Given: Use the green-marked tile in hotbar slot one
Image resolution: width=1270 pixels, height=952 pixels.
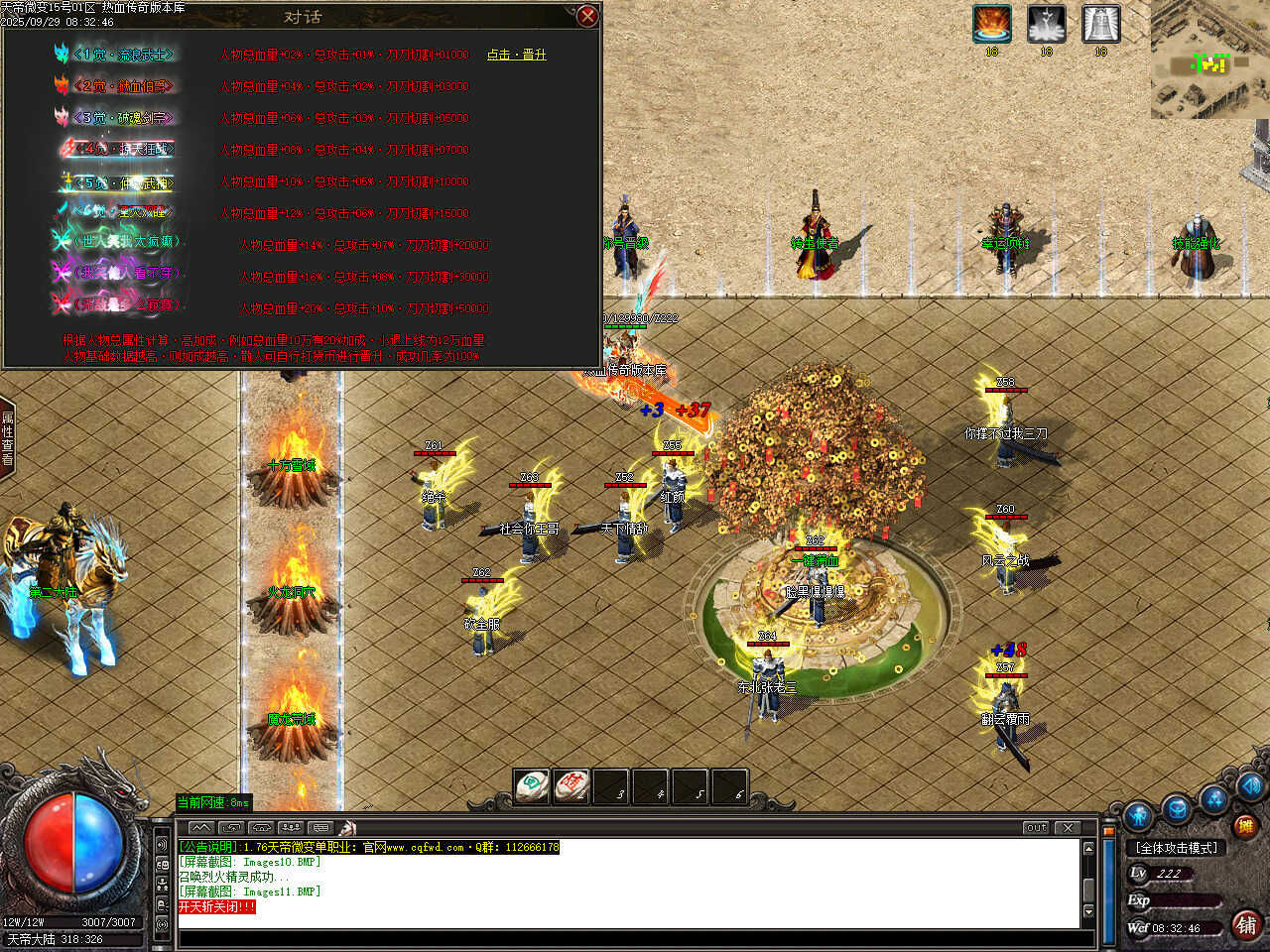Looking at the screenshot, I should pyautogui.click(x=532, y=786).
